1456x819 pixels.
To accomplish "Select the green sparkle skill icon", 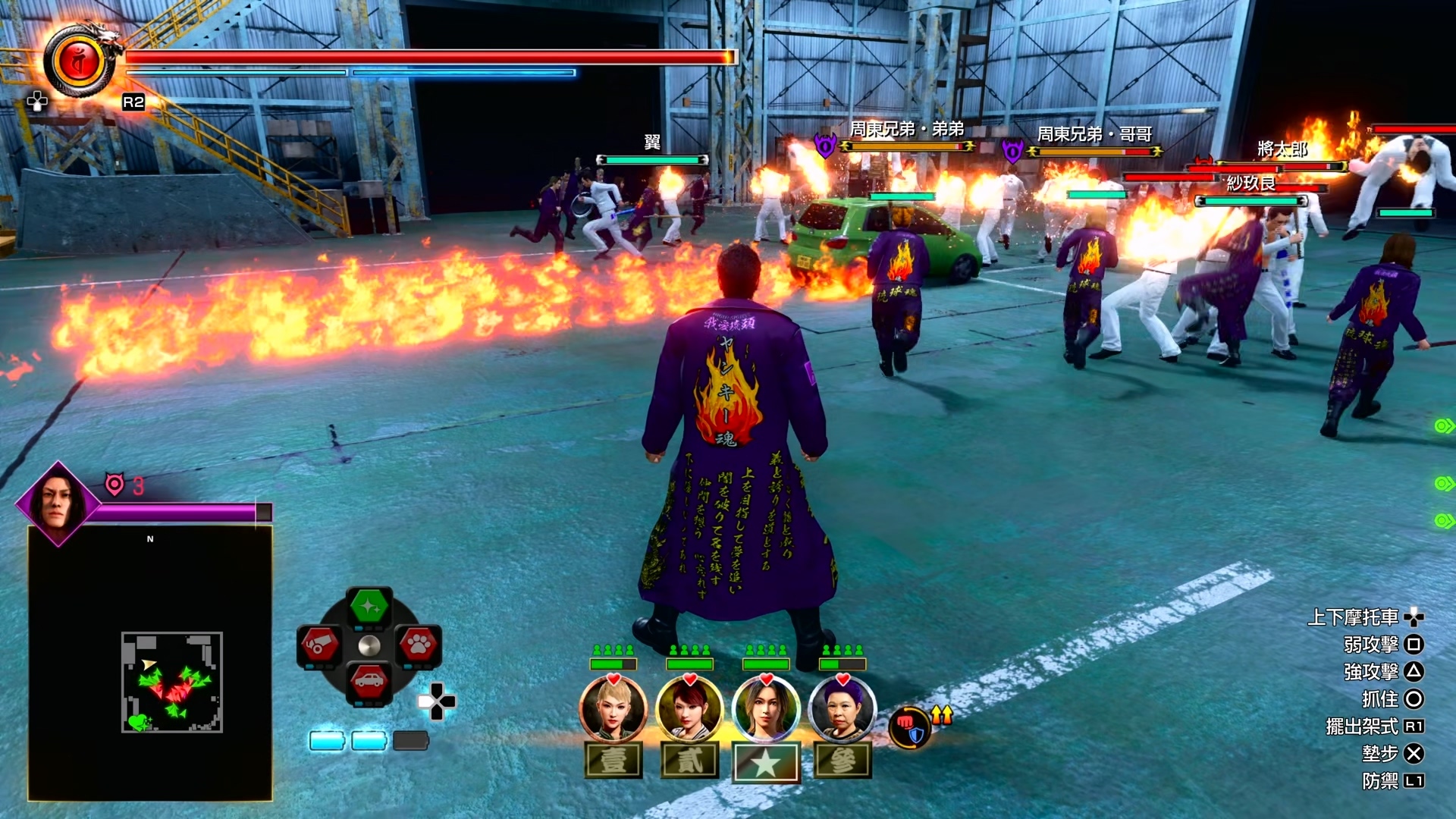I will [x=369, y=607].
